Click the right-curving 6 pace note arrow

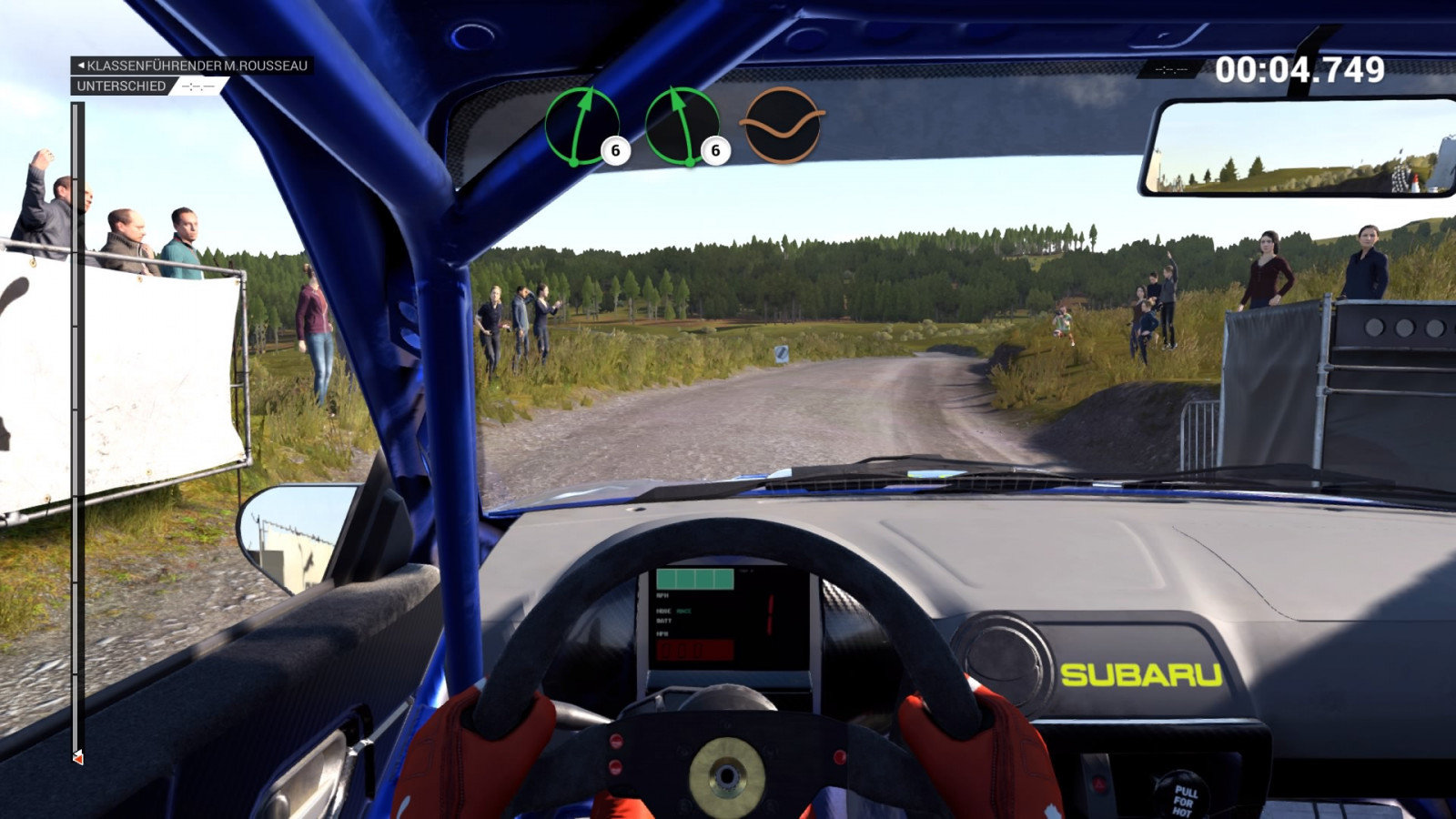[582, 126]
